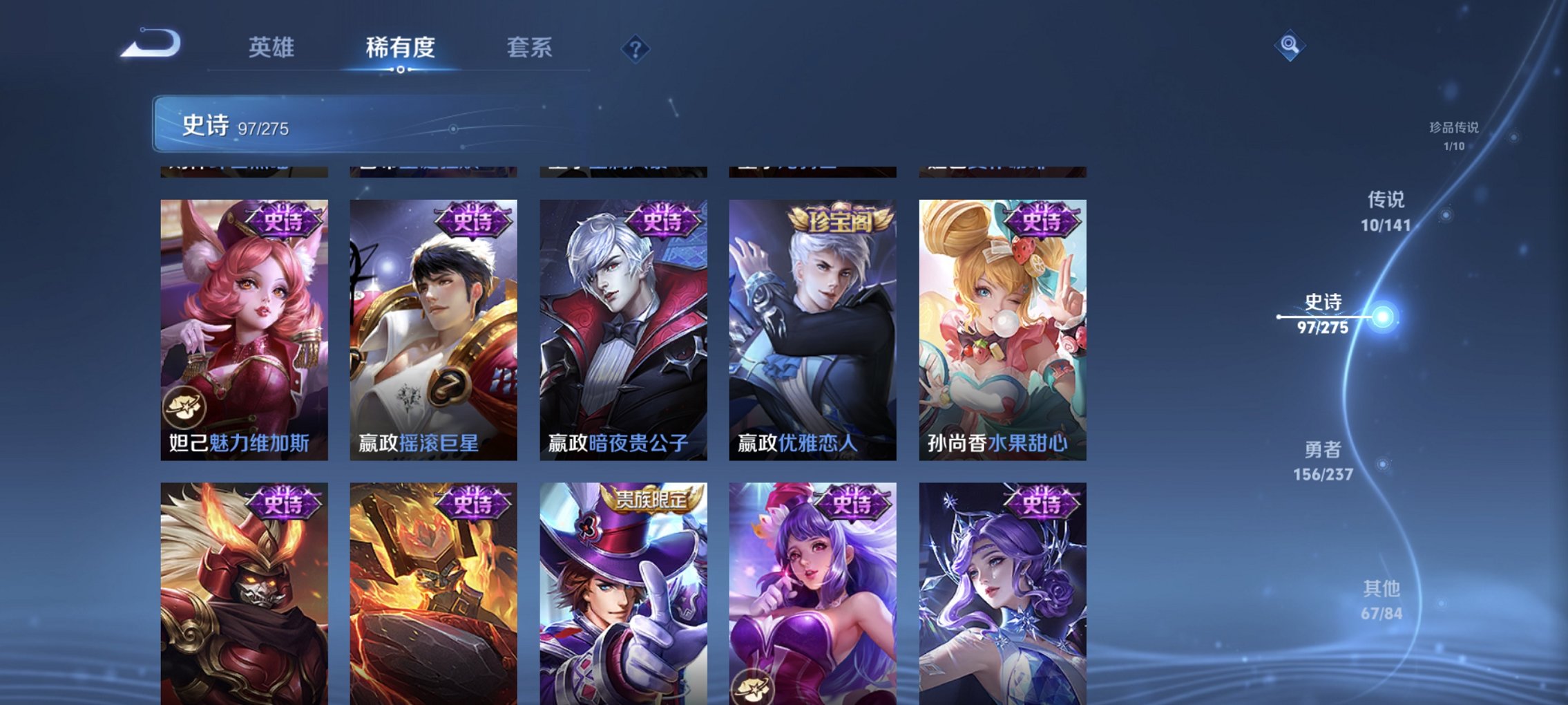Open the 妲己魅力维加斯 skin thumbnail

point(243,325)
